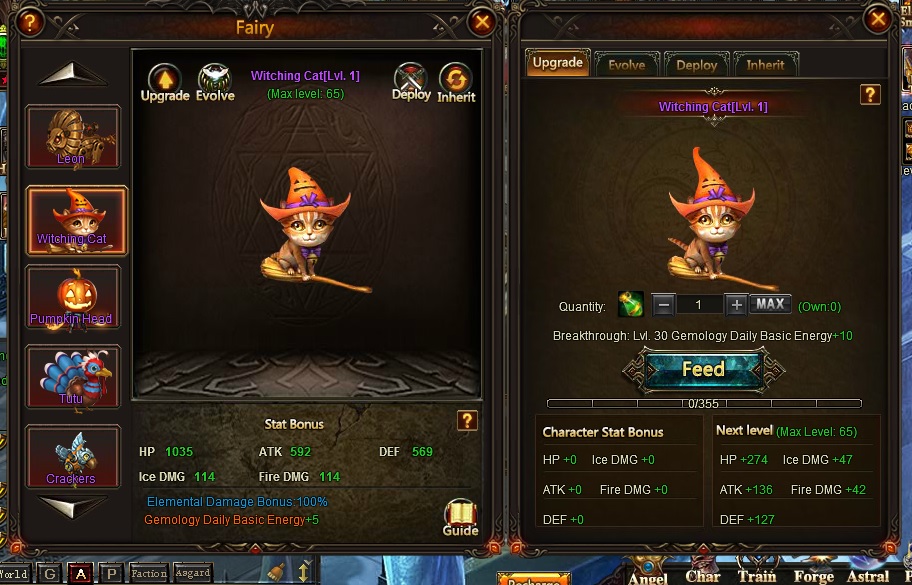Click the Deploy crossed-swords icon
This screenshot has height=585, width=912.
click(411, 82)
